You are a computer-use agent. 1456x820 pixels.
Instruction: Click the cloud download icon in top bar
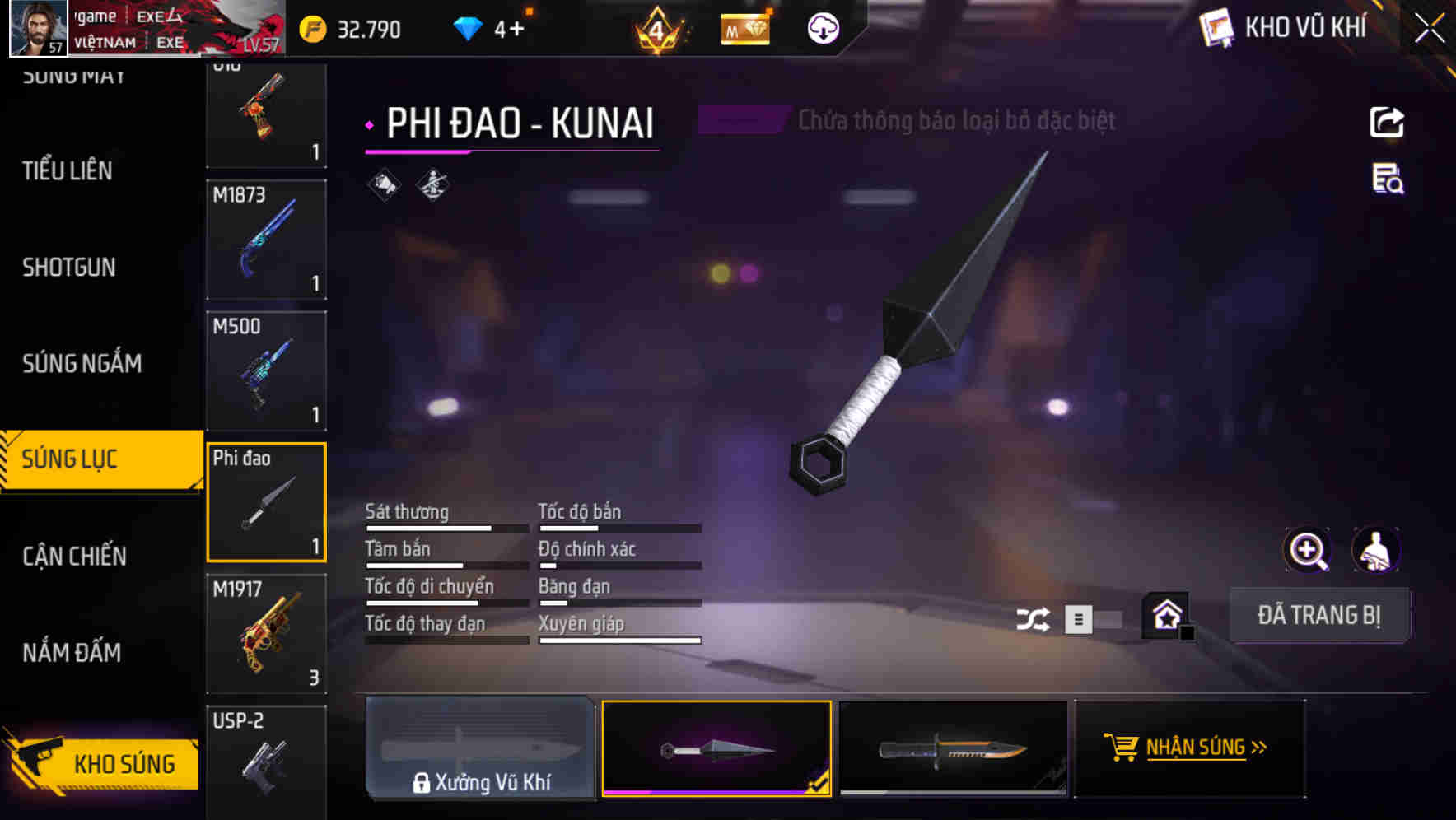coord(821,28)
